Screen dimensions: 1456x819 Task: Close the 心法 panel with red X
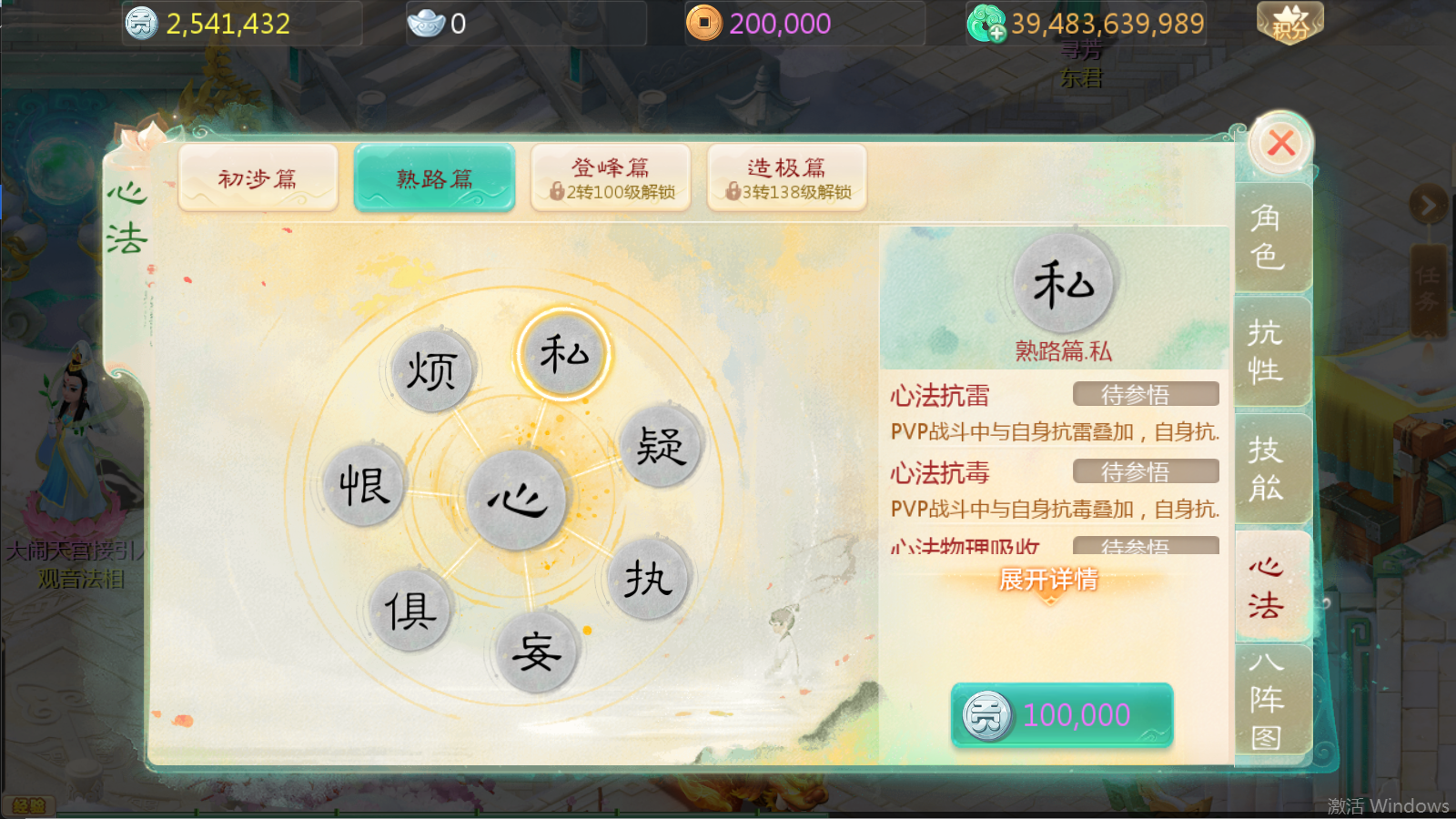pyautogui.click(x=1281, y=144)
